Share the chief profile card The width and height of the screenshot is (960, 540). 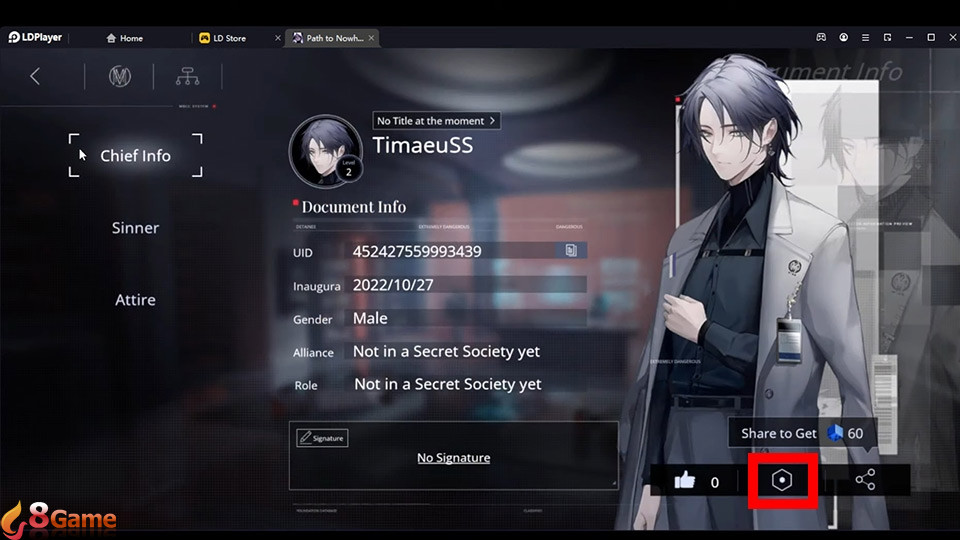[865, 481]
